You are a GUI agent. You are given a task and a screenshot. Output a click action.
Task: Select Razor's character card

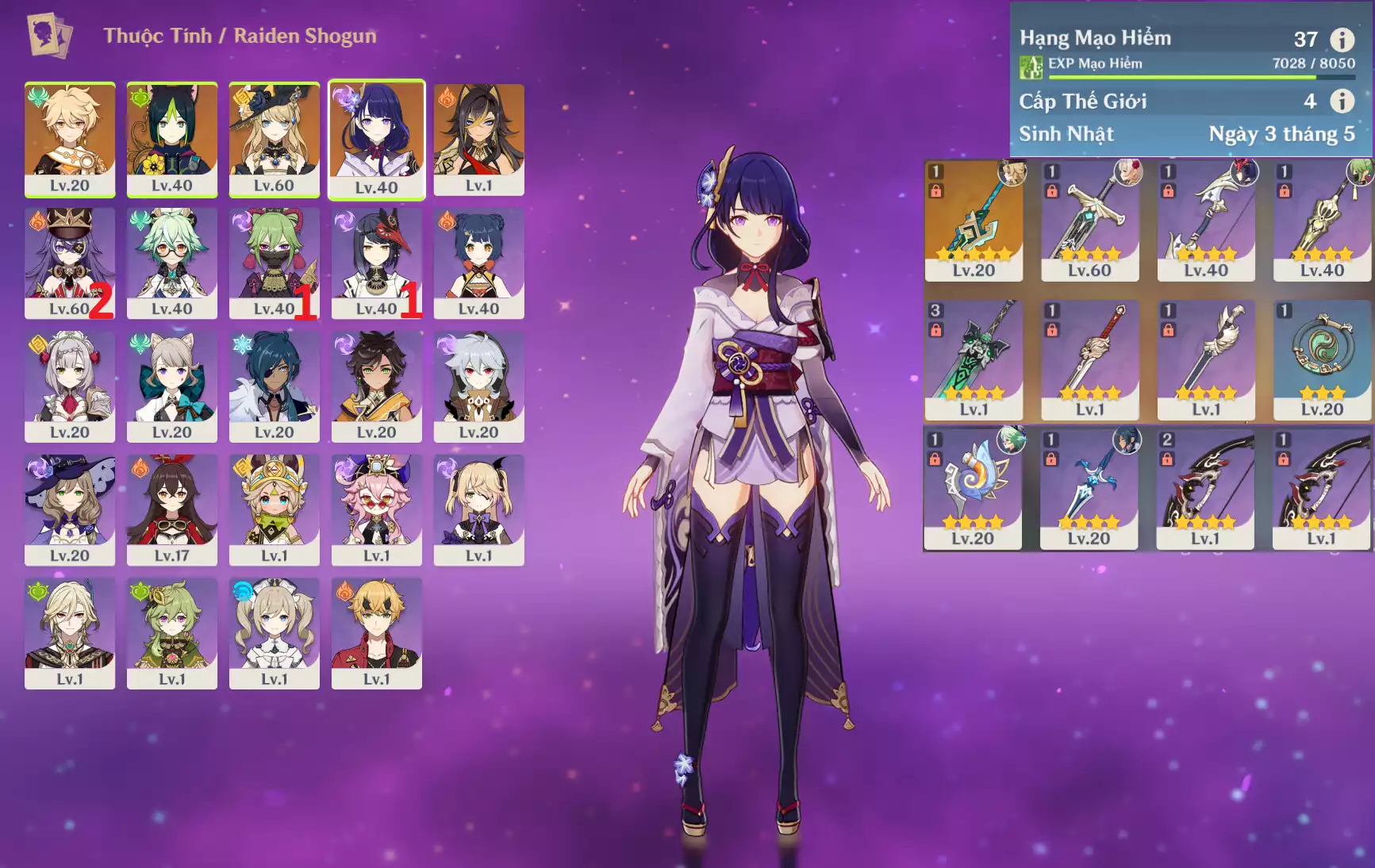click(479, 386)
